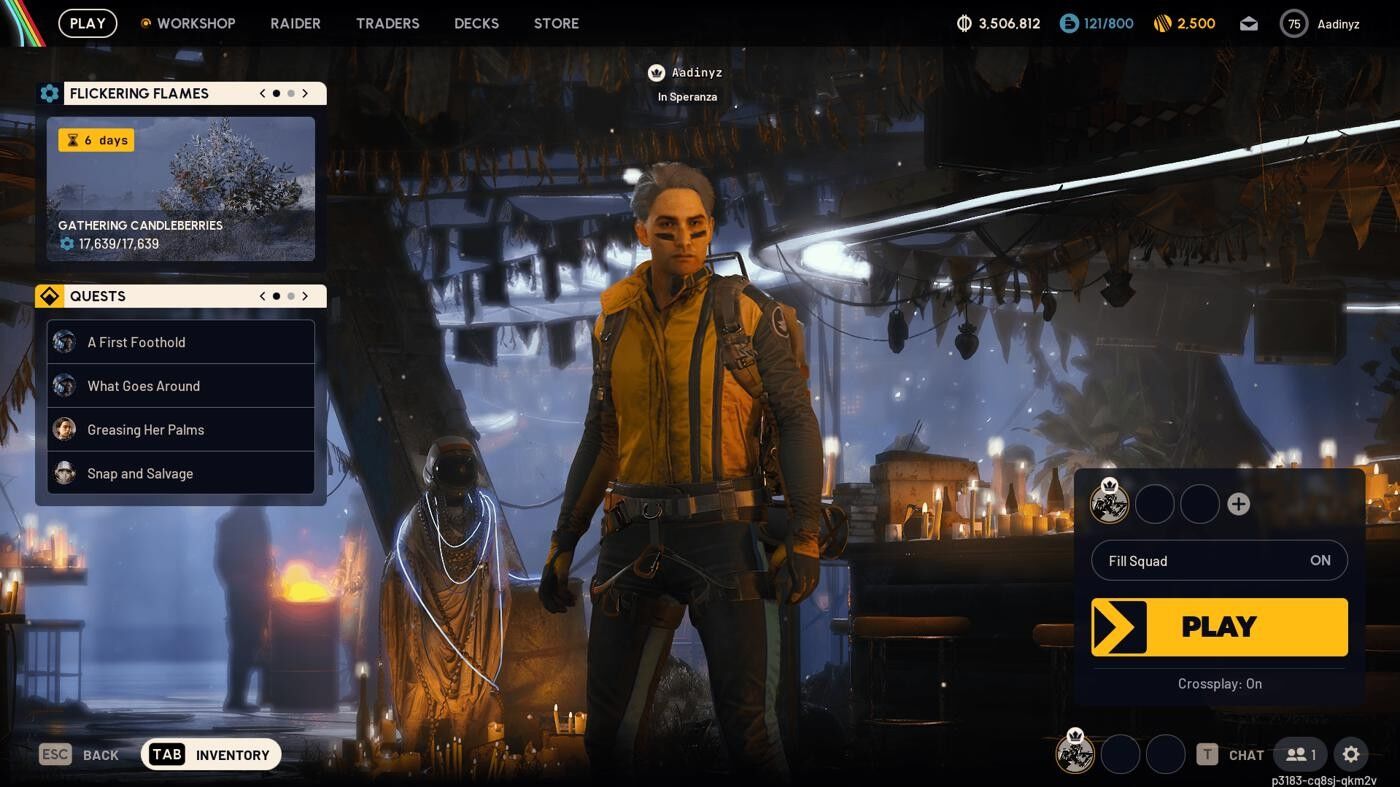This screenshot has height=787, width=1400.
Task: Open the Workshop menu
Action: (195, 23)
